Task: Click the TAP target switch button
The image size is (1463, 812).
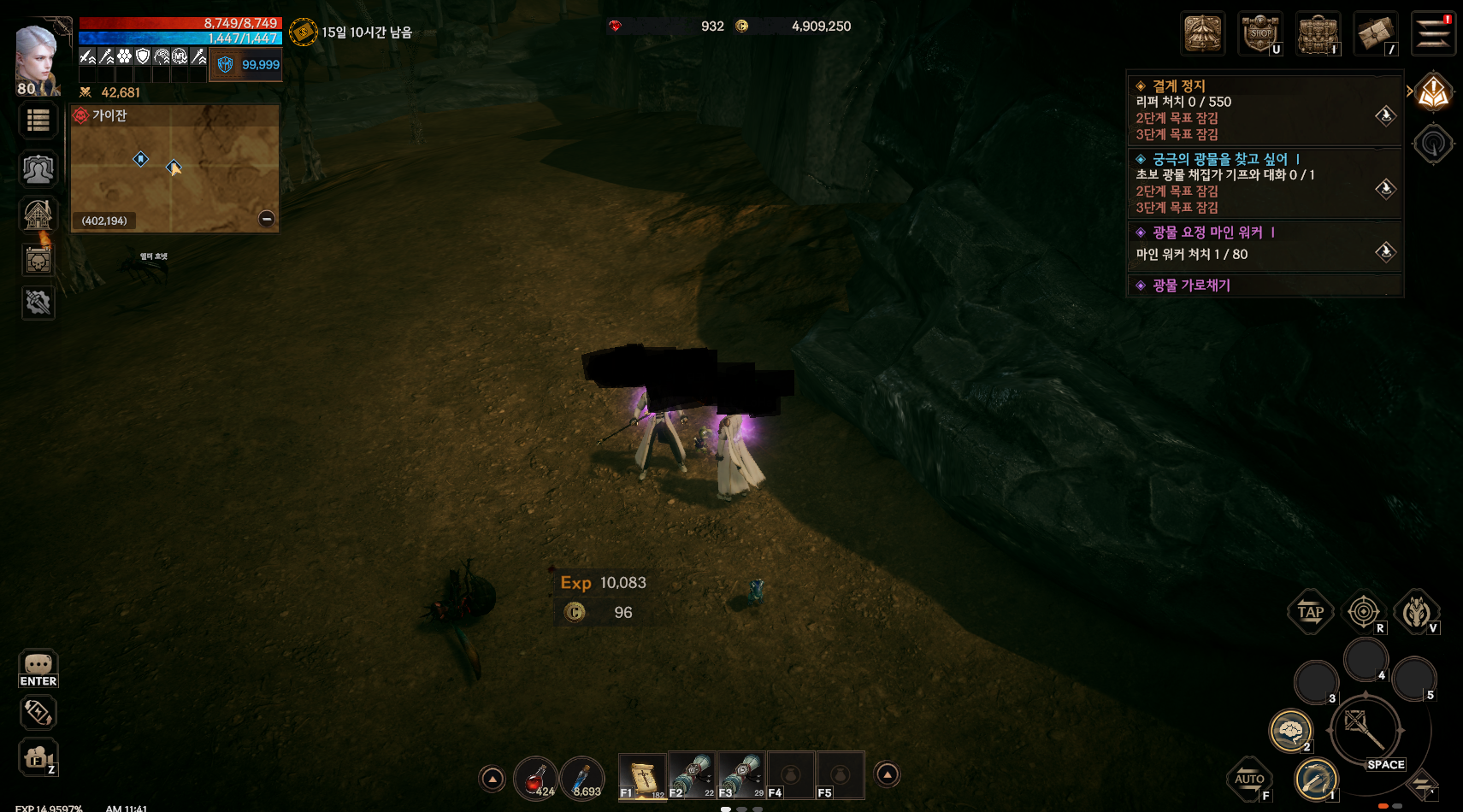Action: [1310, 612]
